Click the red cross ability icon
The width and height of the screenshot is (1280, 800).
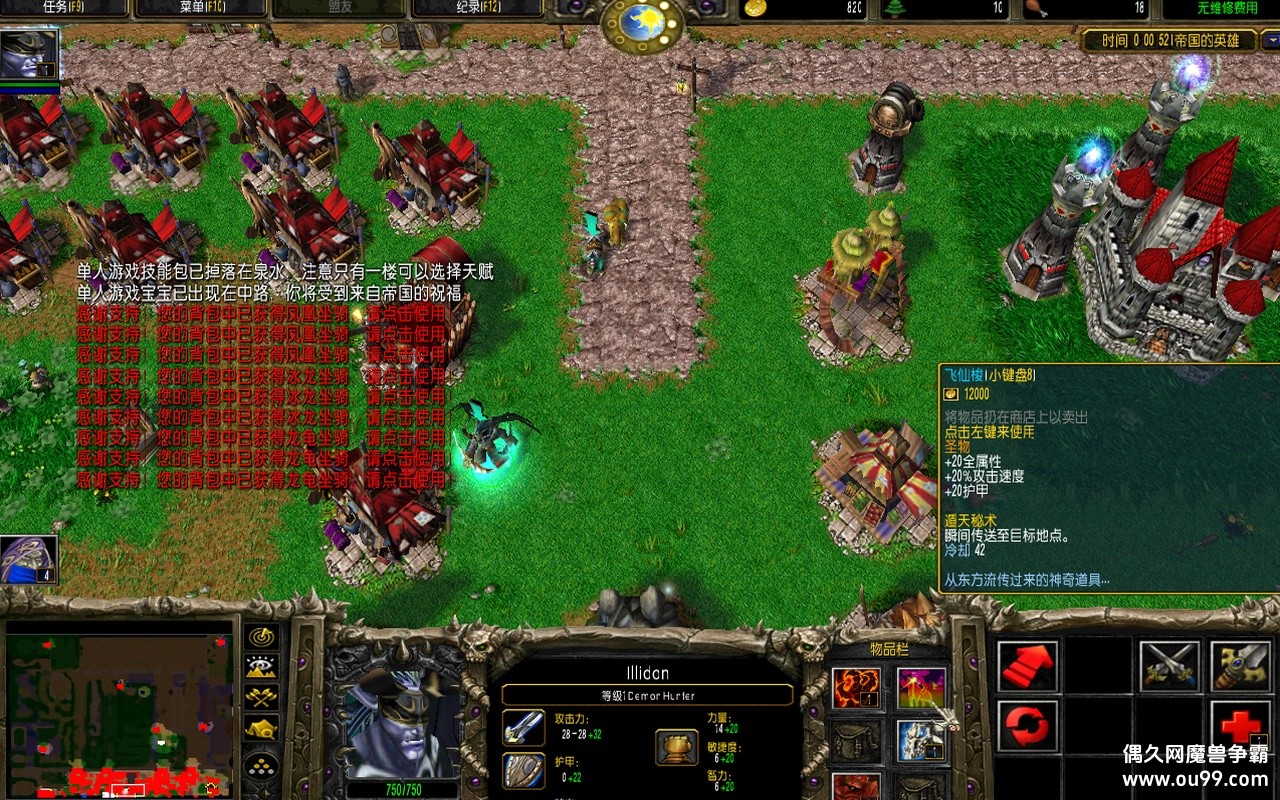[x=1240, y=725]
